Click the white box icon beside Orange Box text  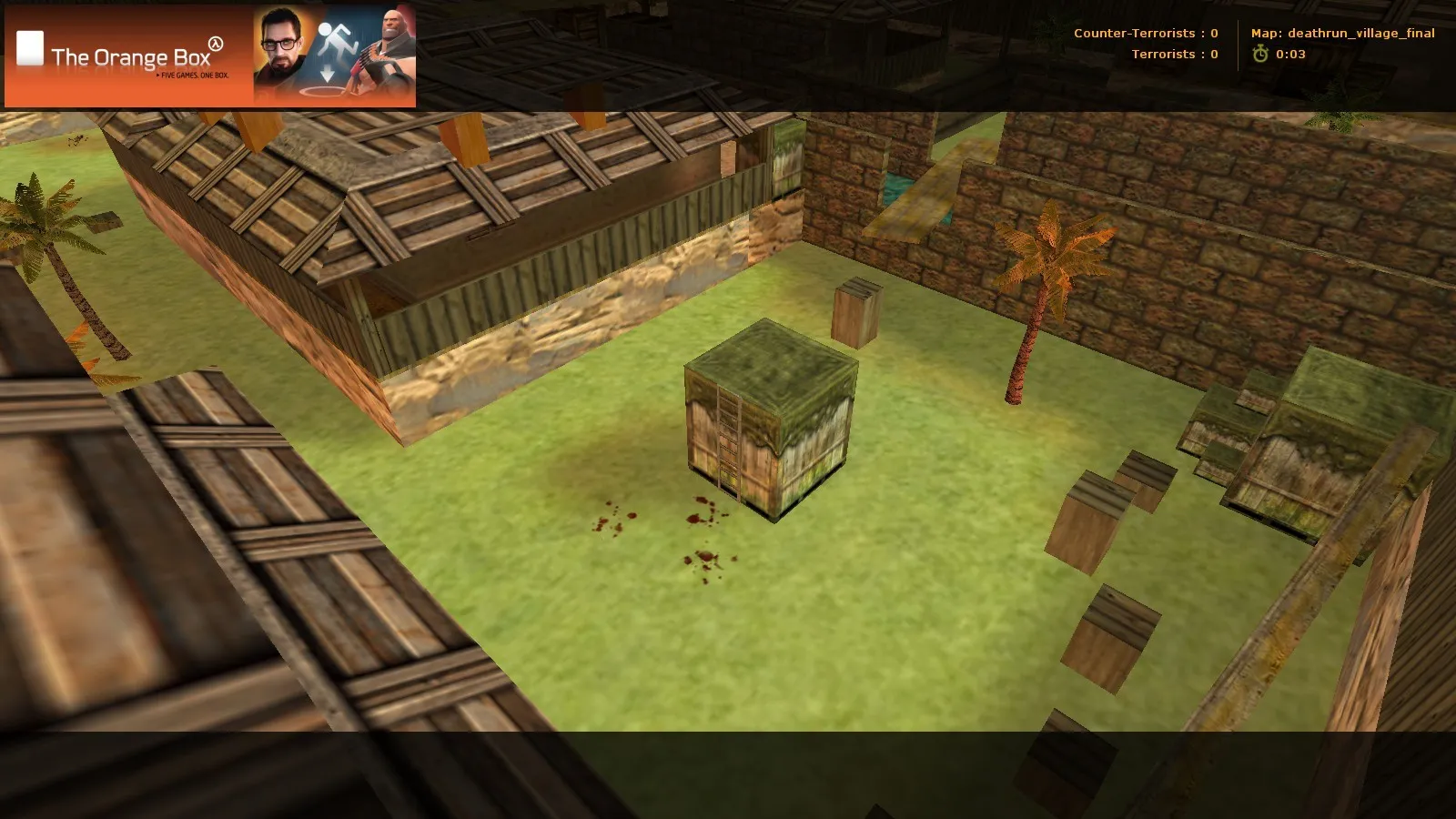pos(31,48)
